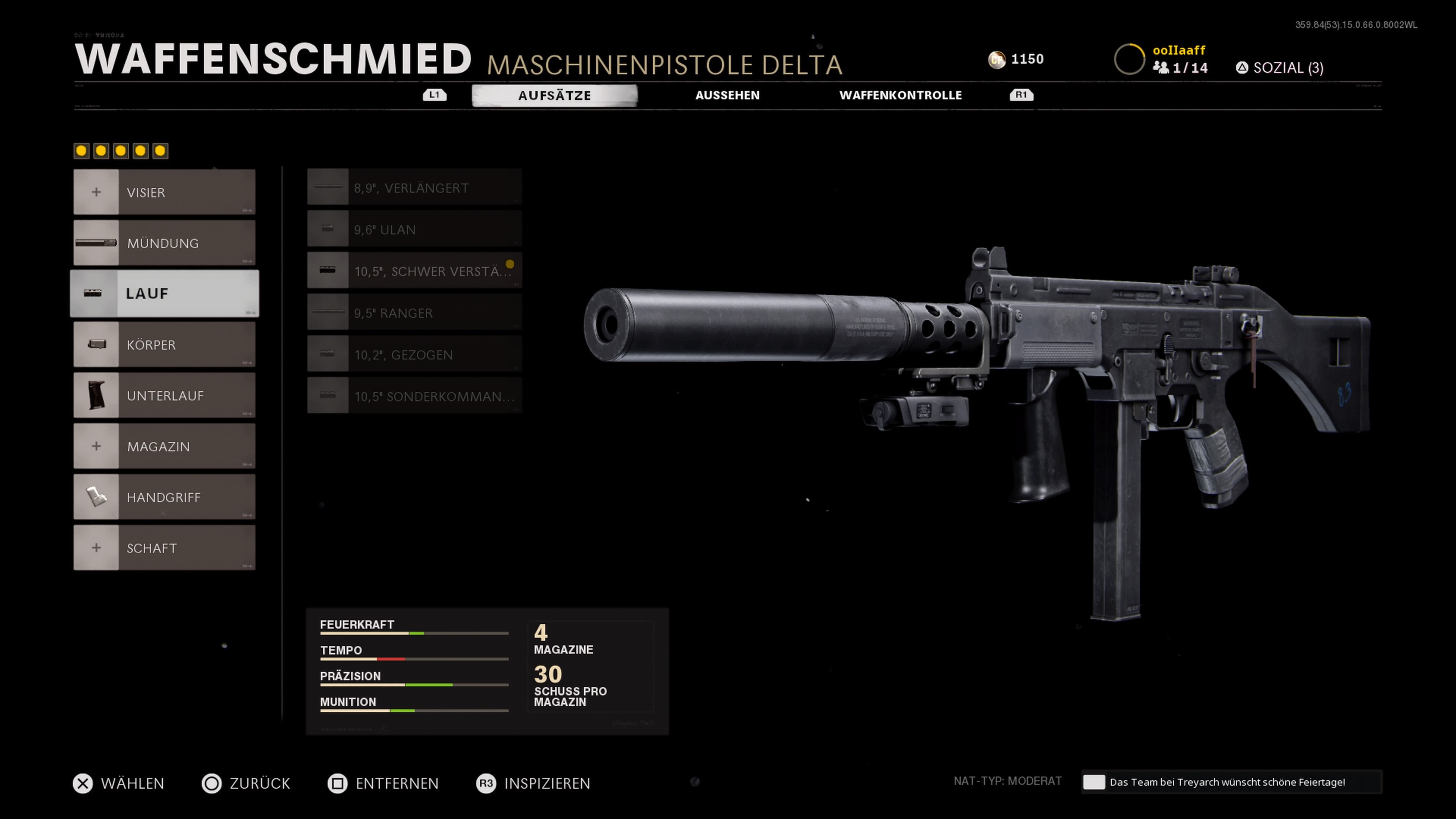This screenshot has width=1456, height=819.
Task: Open the Mündung attachment category
Action: coord(165,243)
